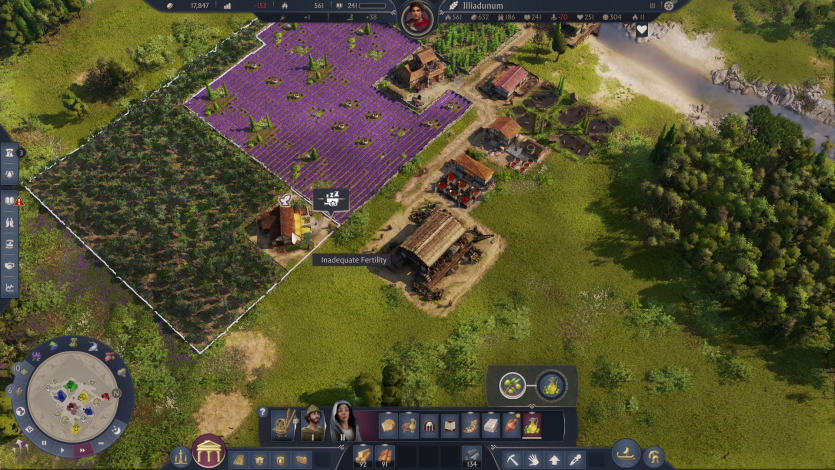Open the governor portrait at top center
Screen dimensions: 835x470
[417, 16]
